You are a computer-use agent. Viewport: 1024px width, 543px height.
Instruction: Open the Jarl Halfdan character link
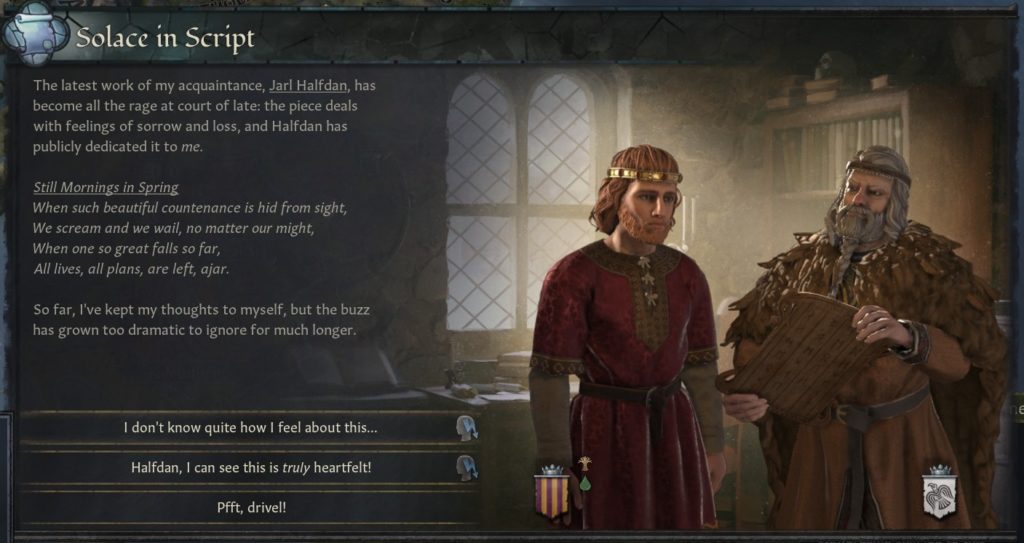[307, 85]
